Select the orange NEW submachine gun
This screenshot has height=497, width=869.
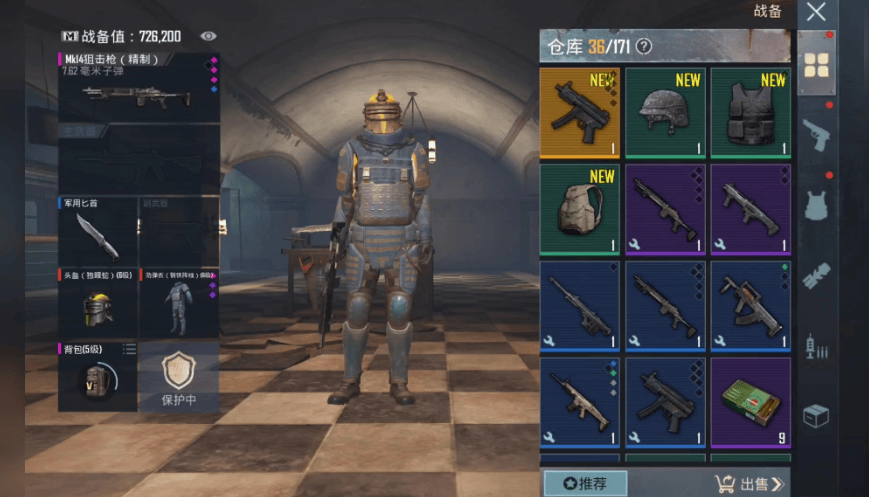pyautogui.click(x=580, y=112)
